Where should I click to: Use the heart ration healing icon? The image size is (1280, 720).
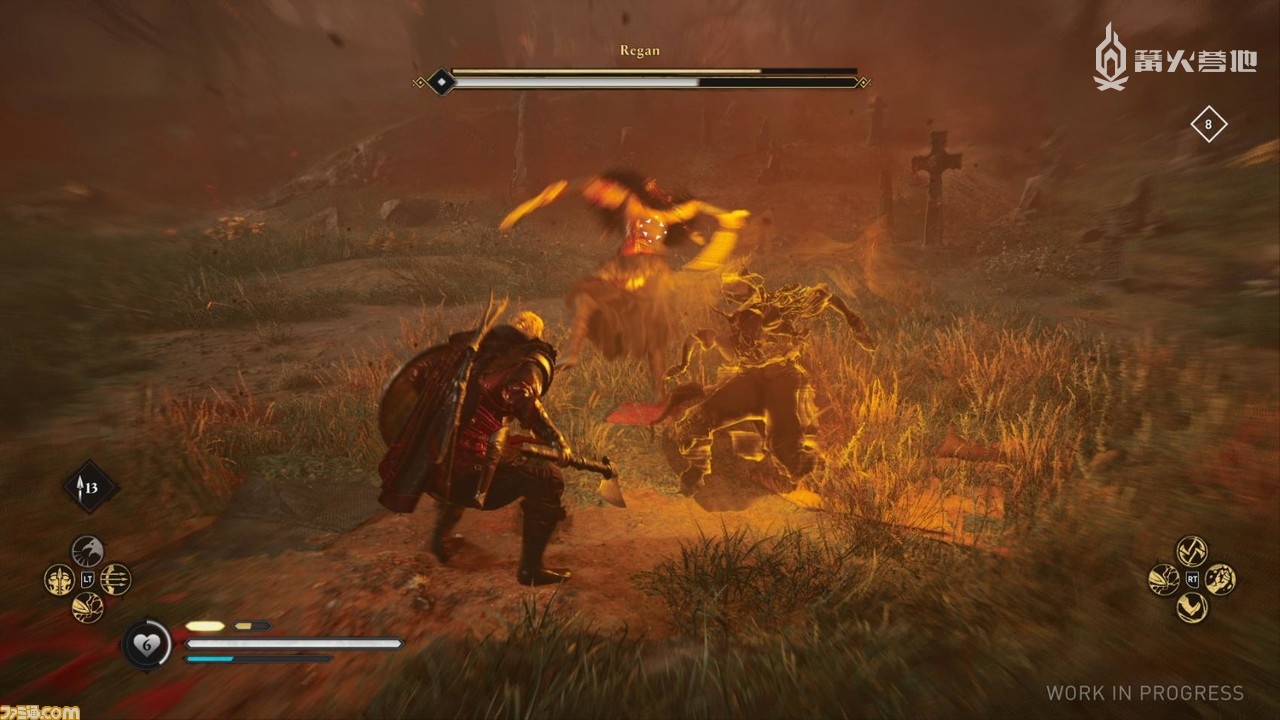[148, 645]
